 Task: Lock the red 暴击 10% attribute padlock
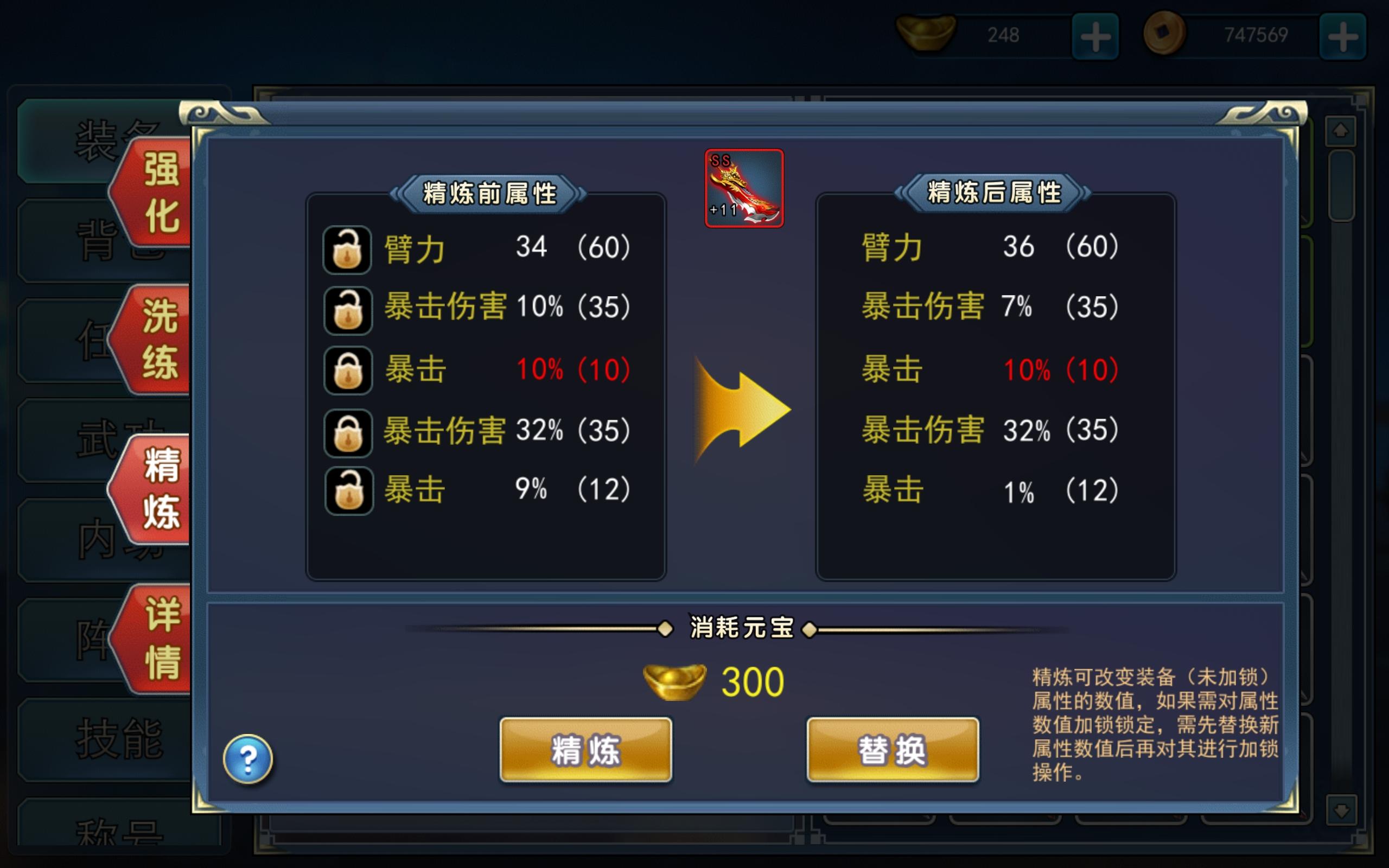coord(347,371)
